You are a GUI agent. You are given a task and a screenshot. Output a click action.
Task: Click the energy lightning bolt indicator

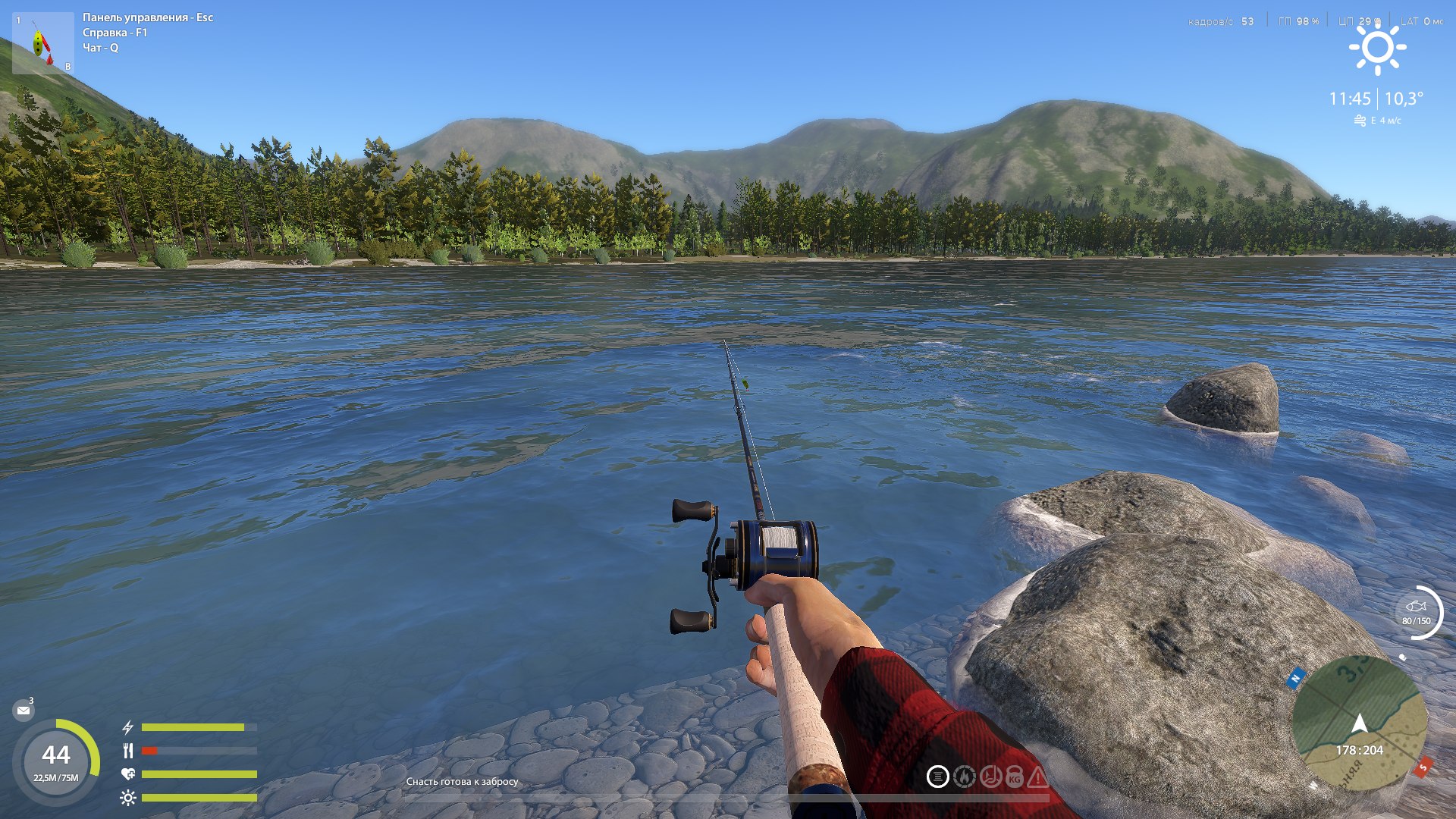point(128,728)
